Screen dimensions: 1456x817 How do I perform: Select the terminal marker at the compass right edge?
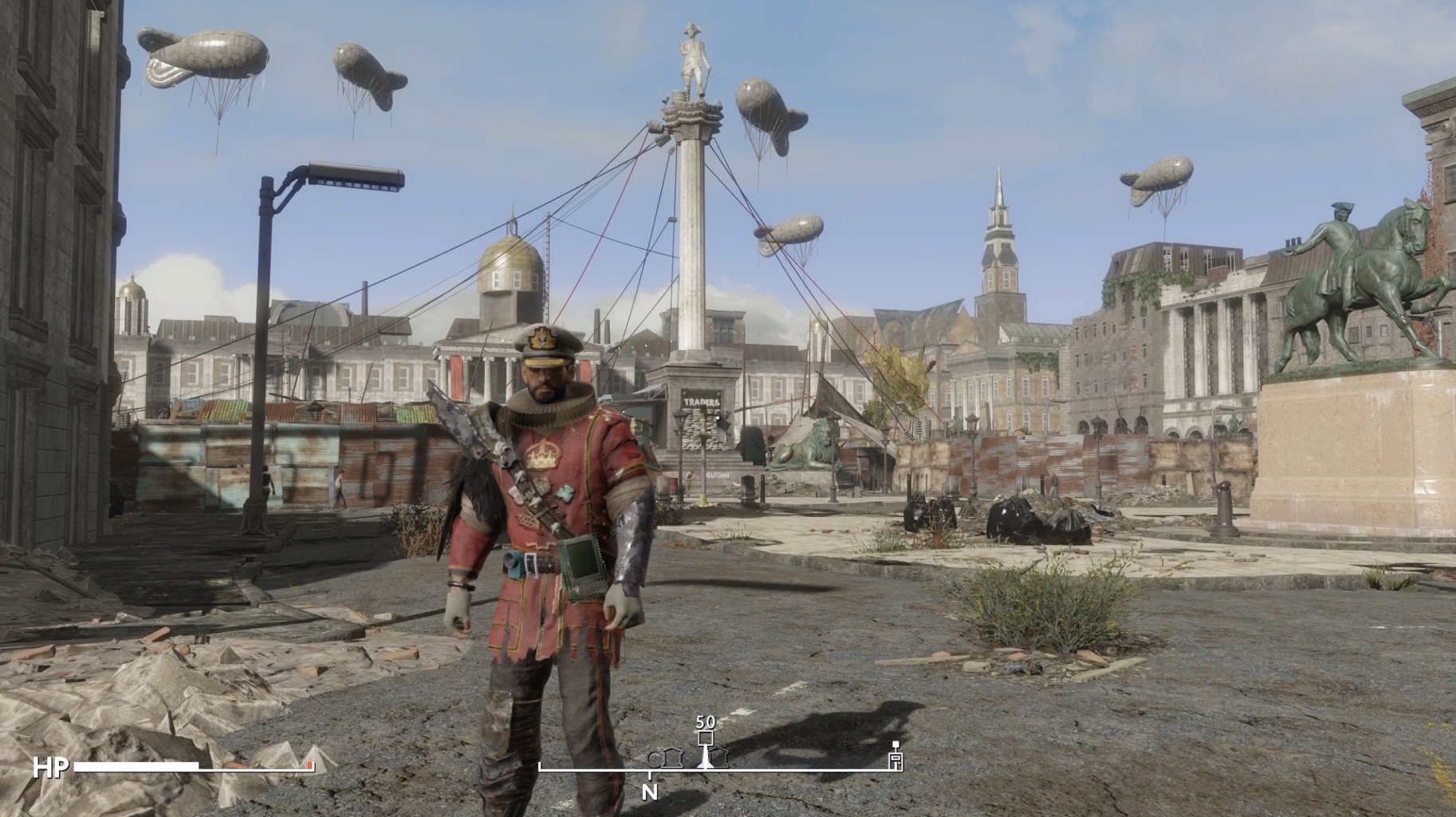coord(895,758)
